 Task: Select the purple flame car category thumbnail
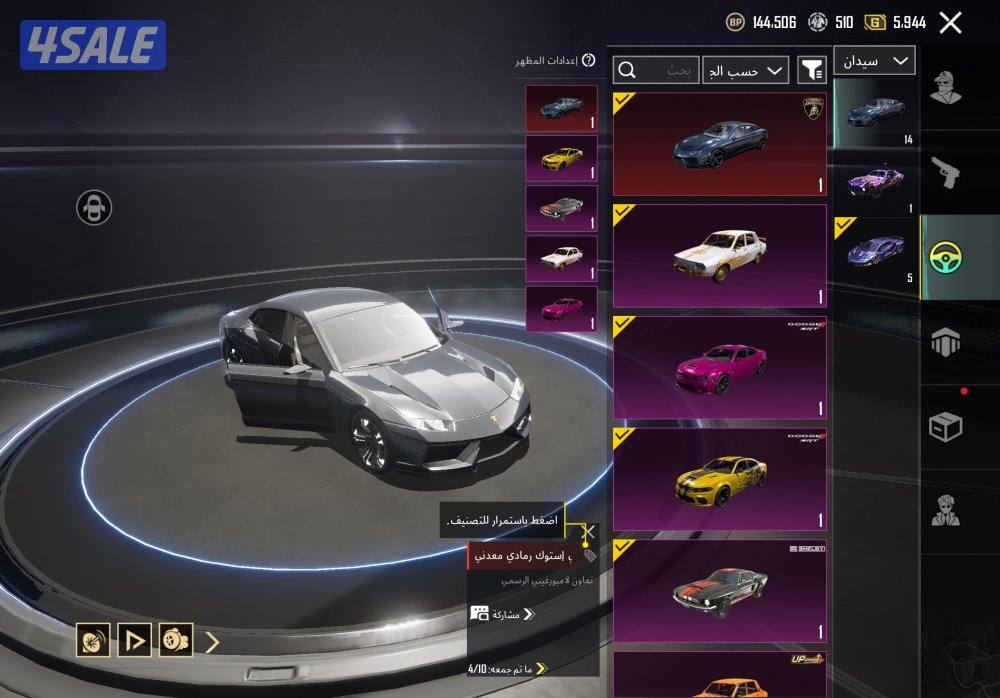(x=875, y=182)
